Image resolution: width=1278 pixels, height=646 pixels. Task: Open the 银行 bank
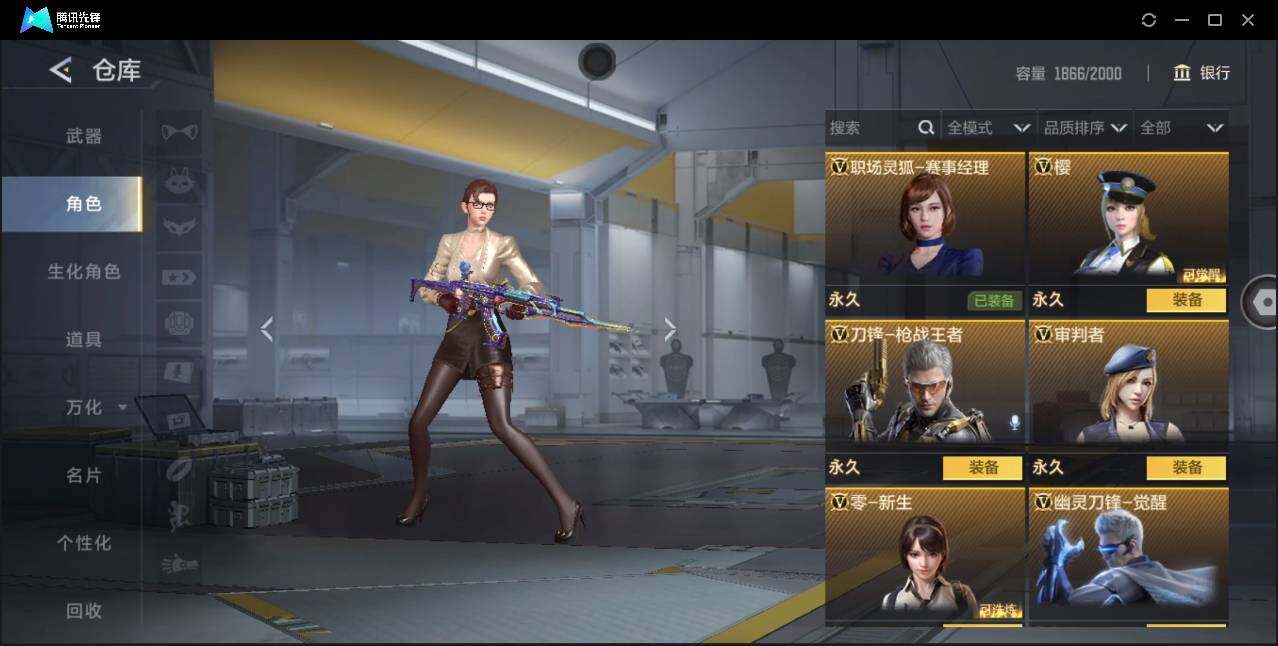(x=1202, y=73)
